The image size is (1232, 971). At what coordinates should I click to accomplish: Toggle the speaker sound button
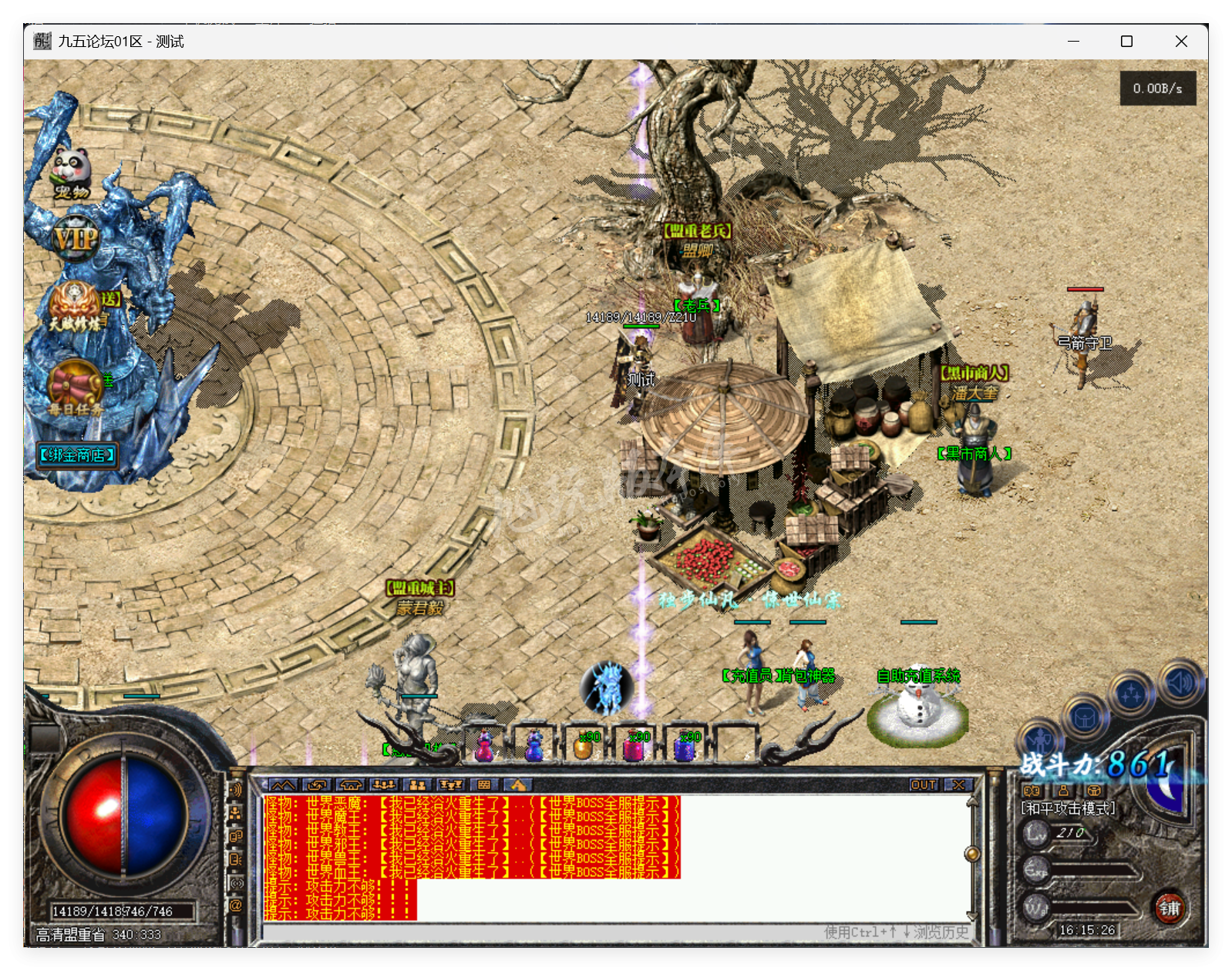[1180, 682]
